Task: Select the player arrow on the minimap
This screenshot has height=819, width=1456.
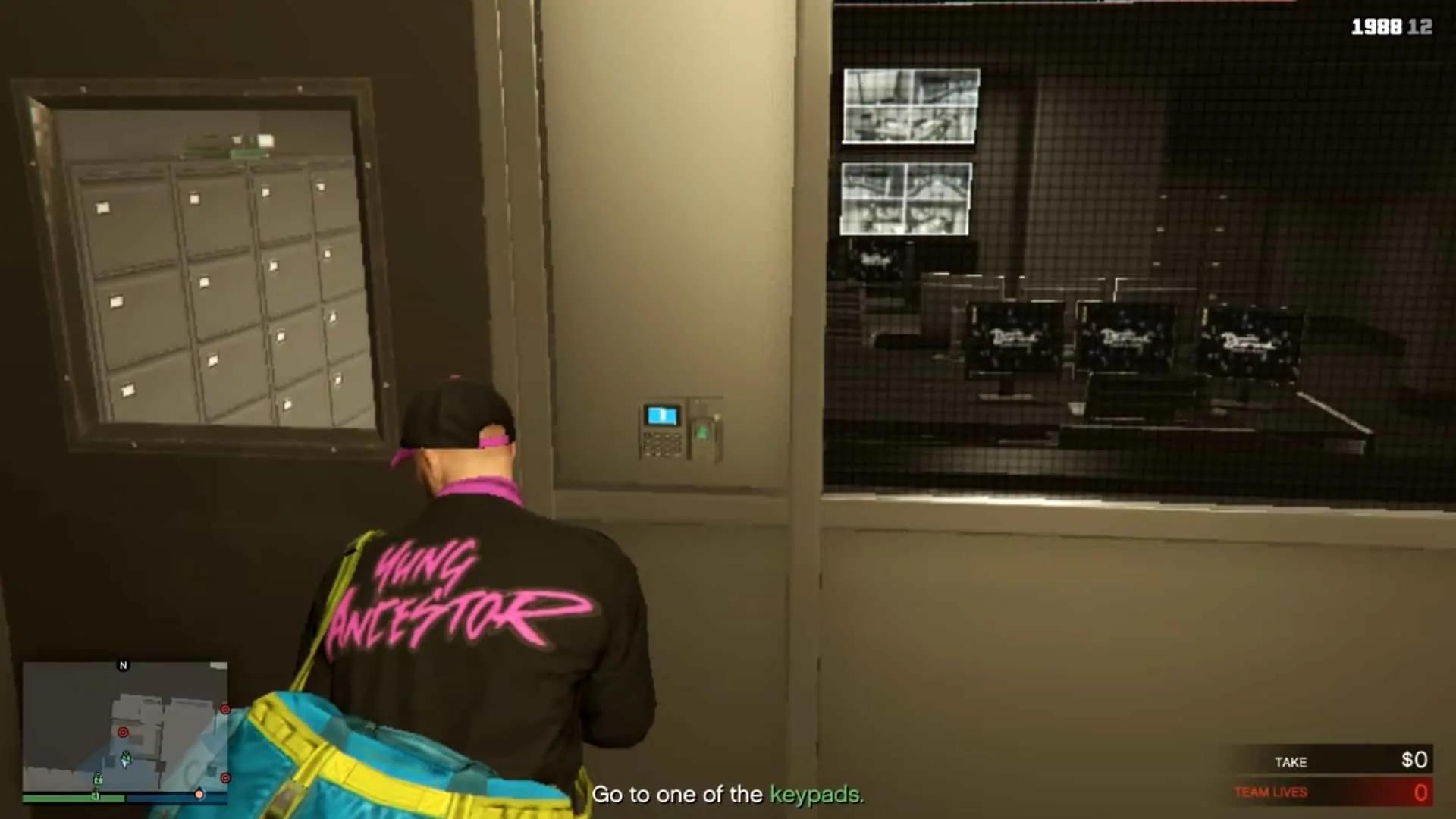Action: click(x=126, y=758)
